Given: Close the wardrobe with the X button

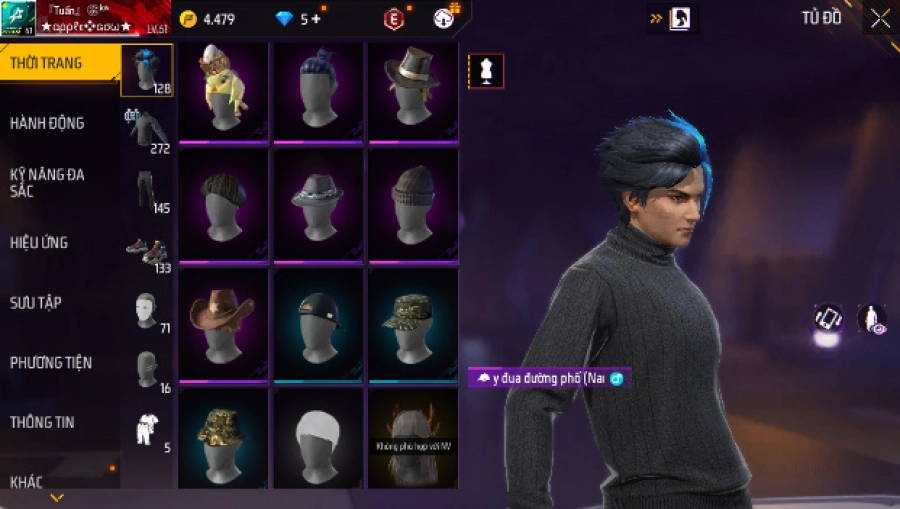Looking at the screenshot, I should pyautogui.click(x=880, y=19).
